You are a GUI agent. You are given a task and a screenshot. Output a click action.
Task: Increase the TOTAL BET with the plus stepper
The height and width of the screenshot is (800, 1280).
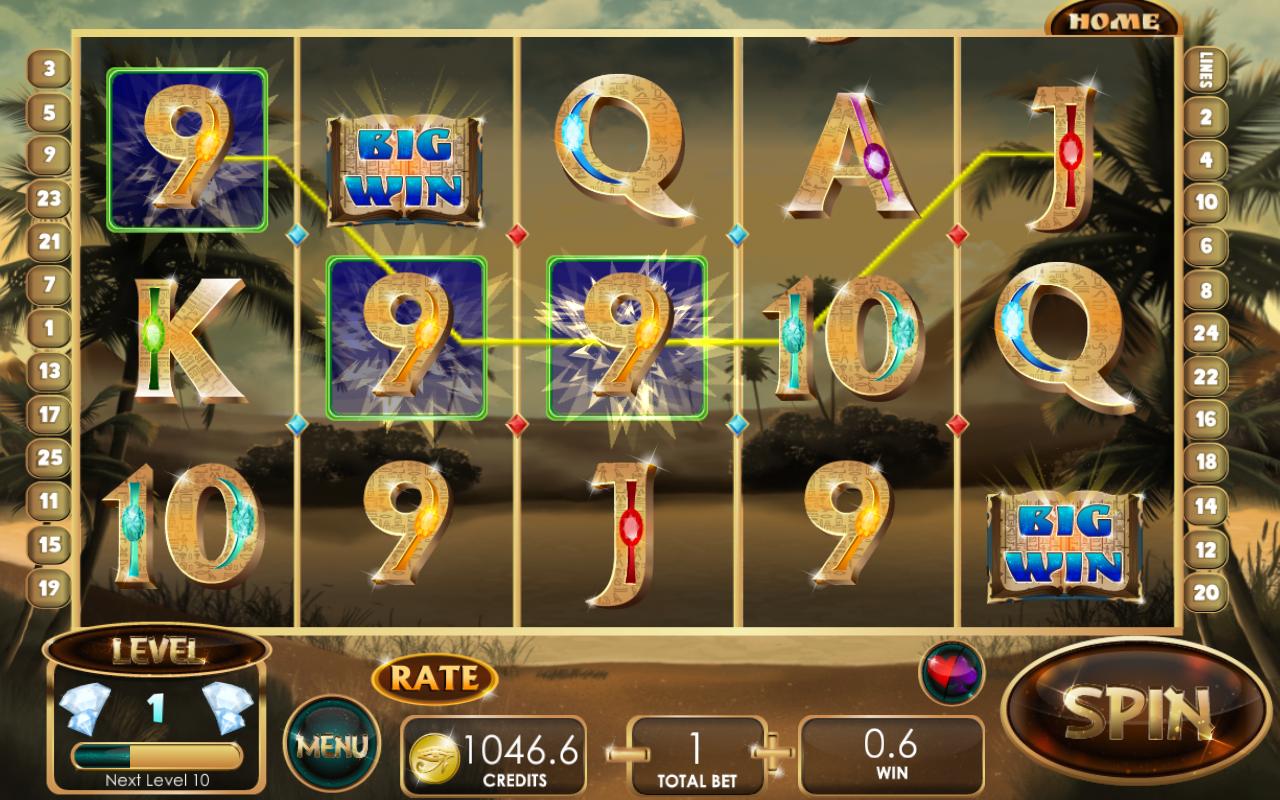pyautogui.click(x=772, y=755)
